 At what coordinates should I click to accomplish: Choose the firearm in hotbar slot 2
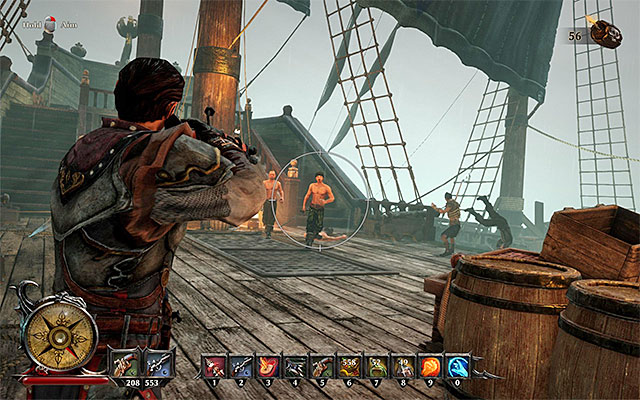(242, 367)
